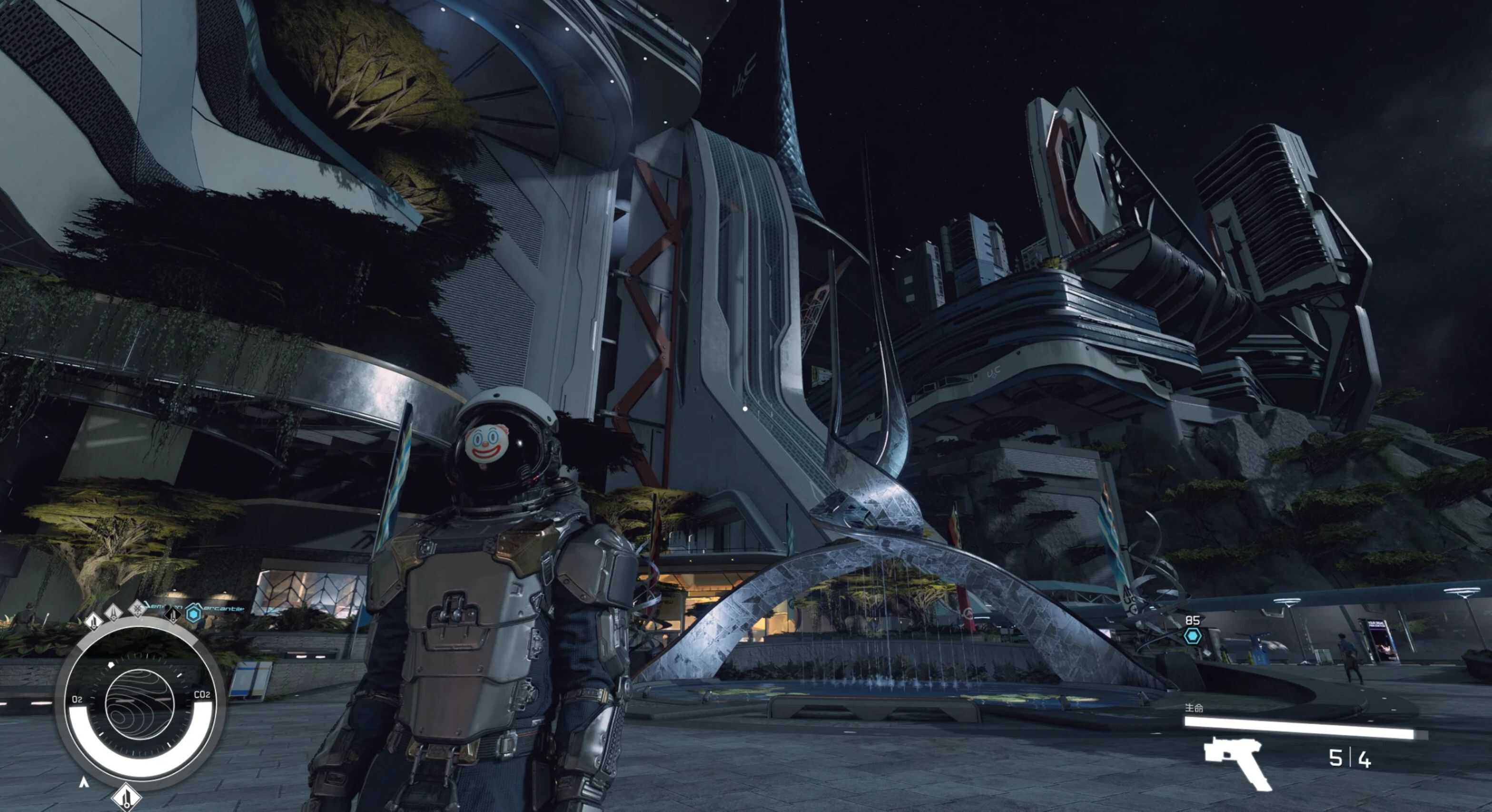This screenshot has height=812, width=1492.
Task: Select the blue hexagon marker labeled 85
Action: (x=1192, y=636)
